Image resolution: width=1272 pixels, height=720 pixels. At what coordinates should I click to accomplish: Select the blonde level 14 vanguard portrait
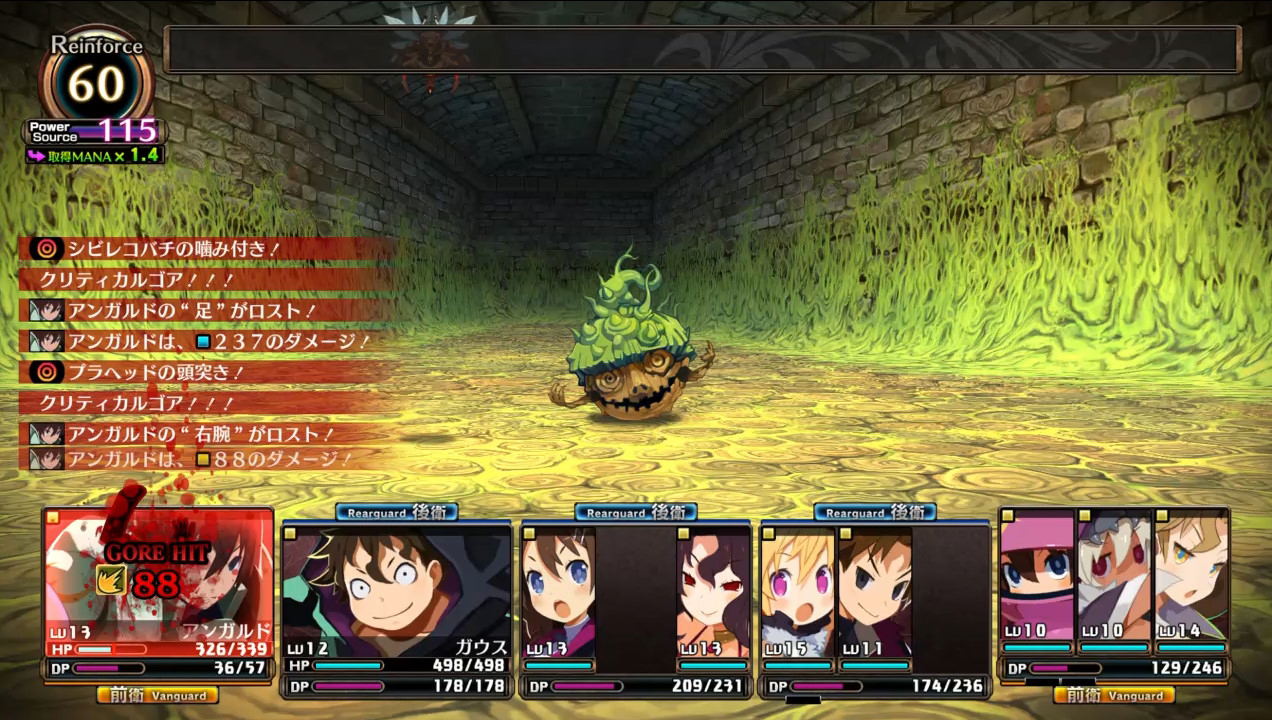click(1191, 576)
